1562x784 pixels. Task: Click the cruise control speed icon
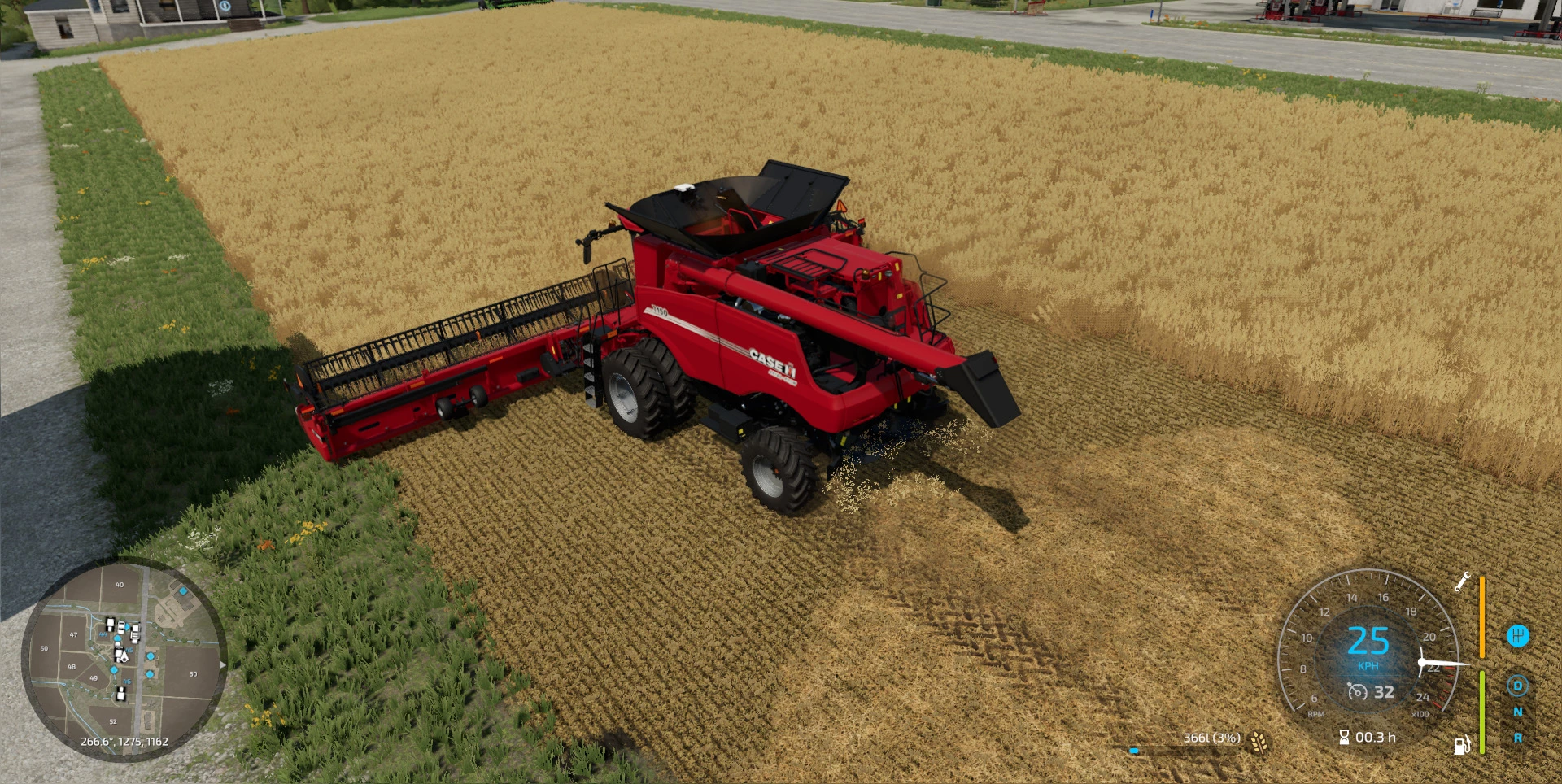click(x=1359, y=692)
